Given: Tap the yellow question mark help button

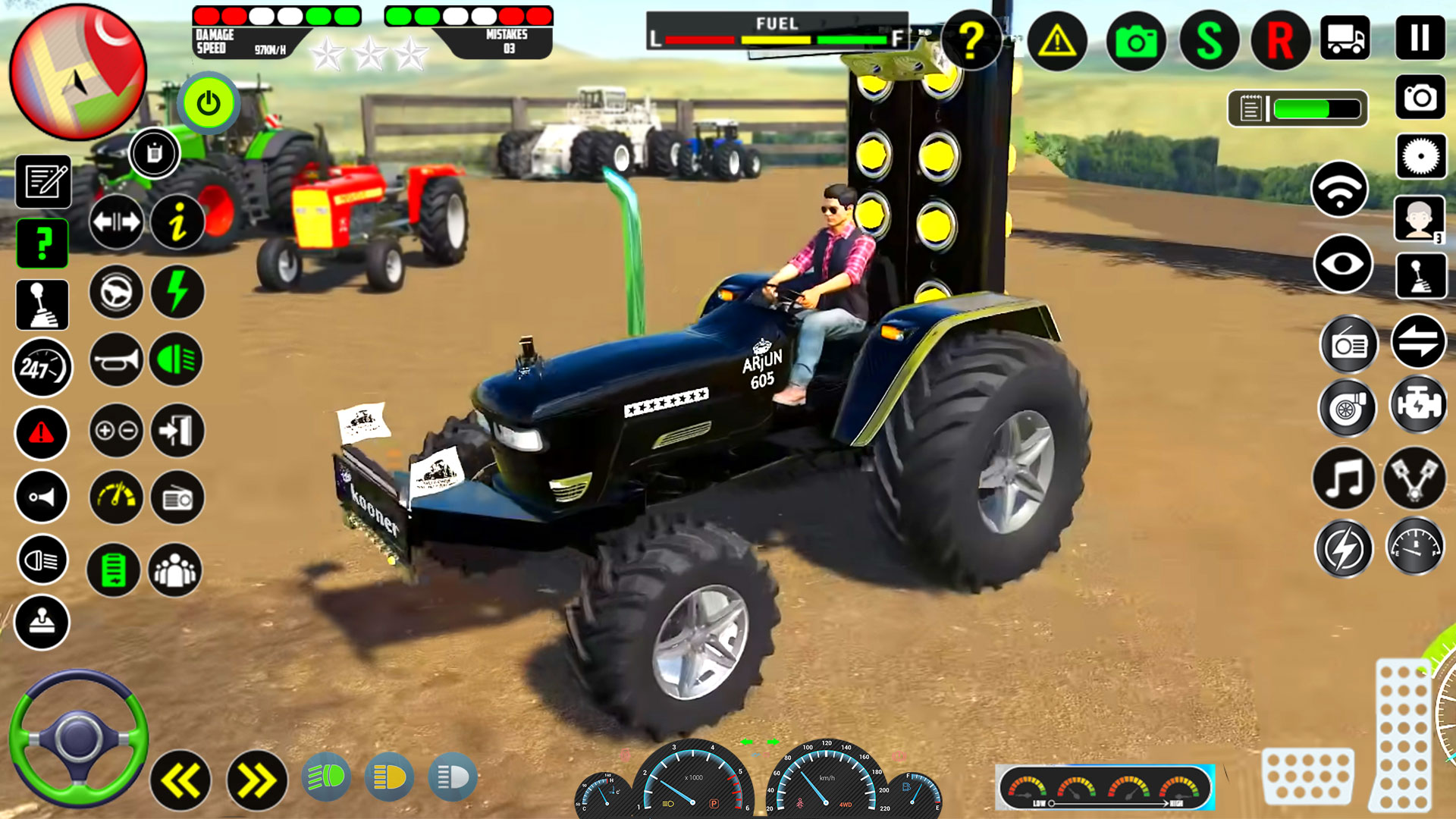Looking at the screenshot, I should pos(972,42).
